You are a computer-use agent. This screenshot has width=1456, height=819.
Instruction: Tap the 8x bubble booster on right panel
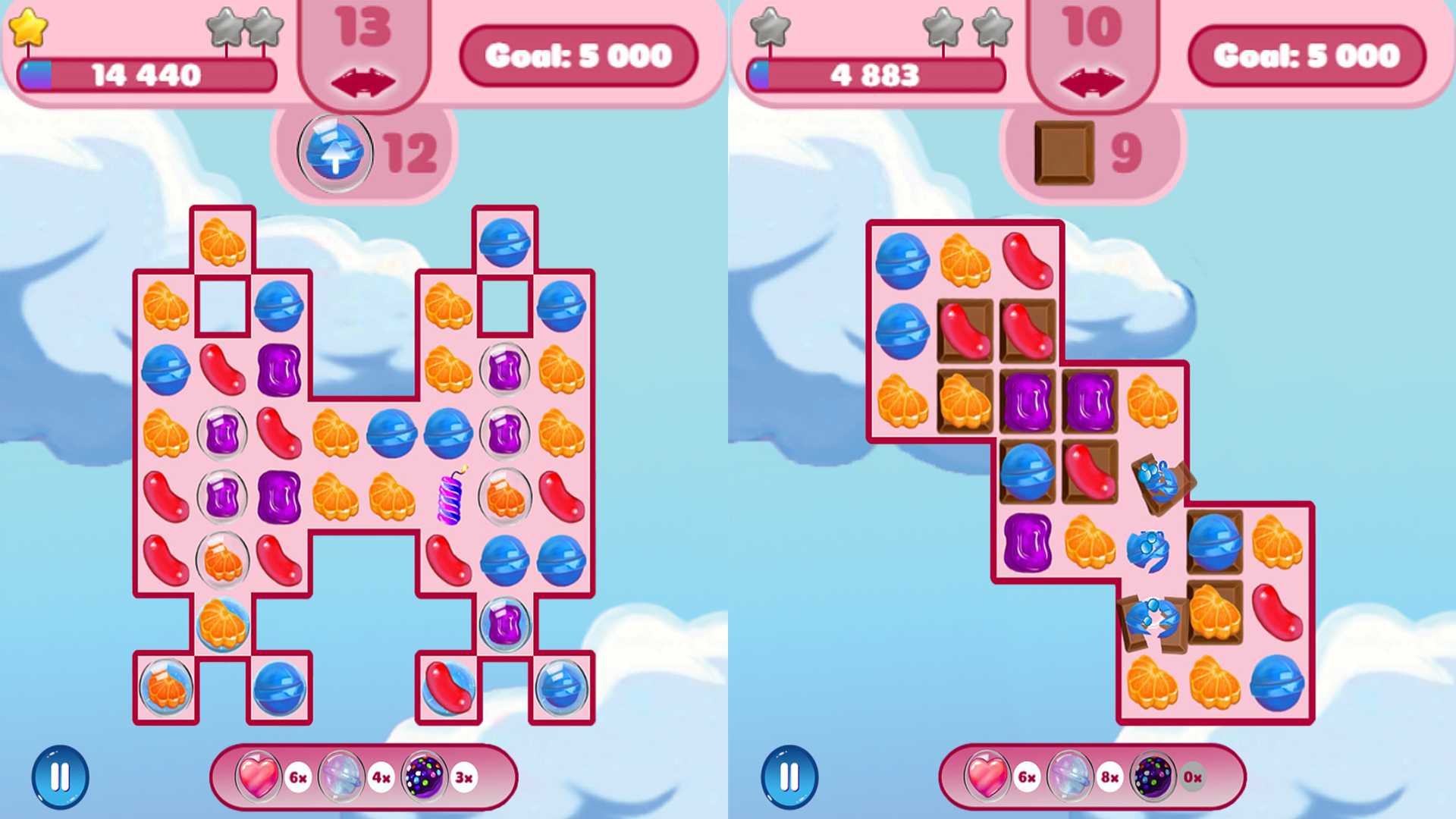[1071, 777]
